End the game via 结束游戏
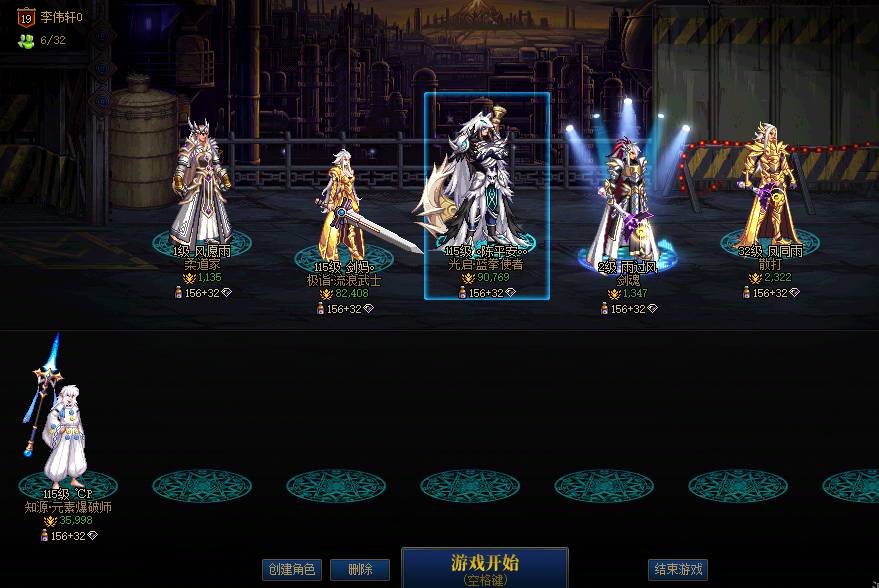 (x=678, y=570)
